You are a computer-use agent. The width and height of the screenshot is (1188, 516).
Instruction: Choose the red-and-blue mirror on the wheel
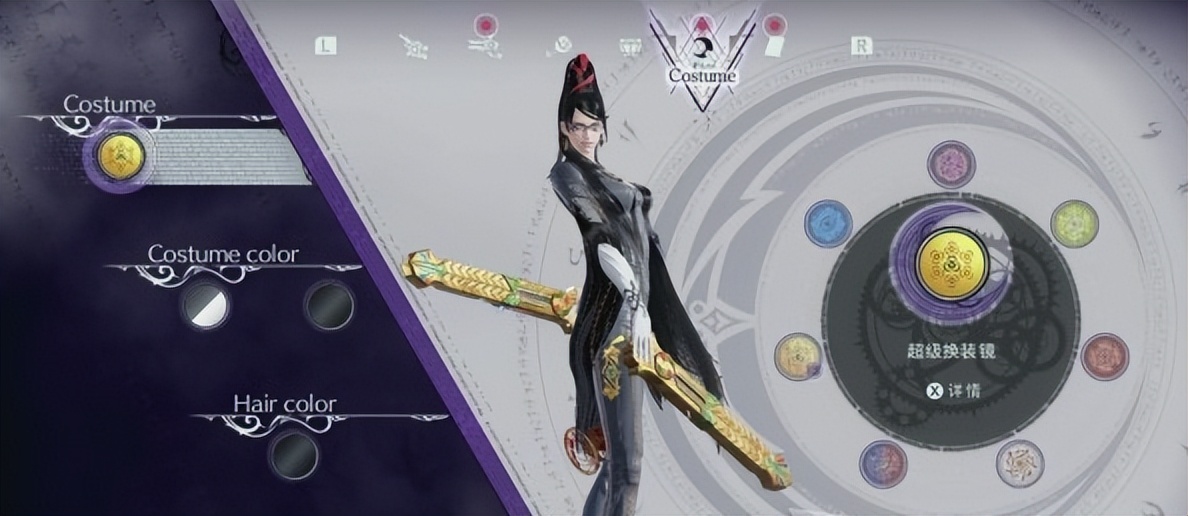(x=883, y=463)
